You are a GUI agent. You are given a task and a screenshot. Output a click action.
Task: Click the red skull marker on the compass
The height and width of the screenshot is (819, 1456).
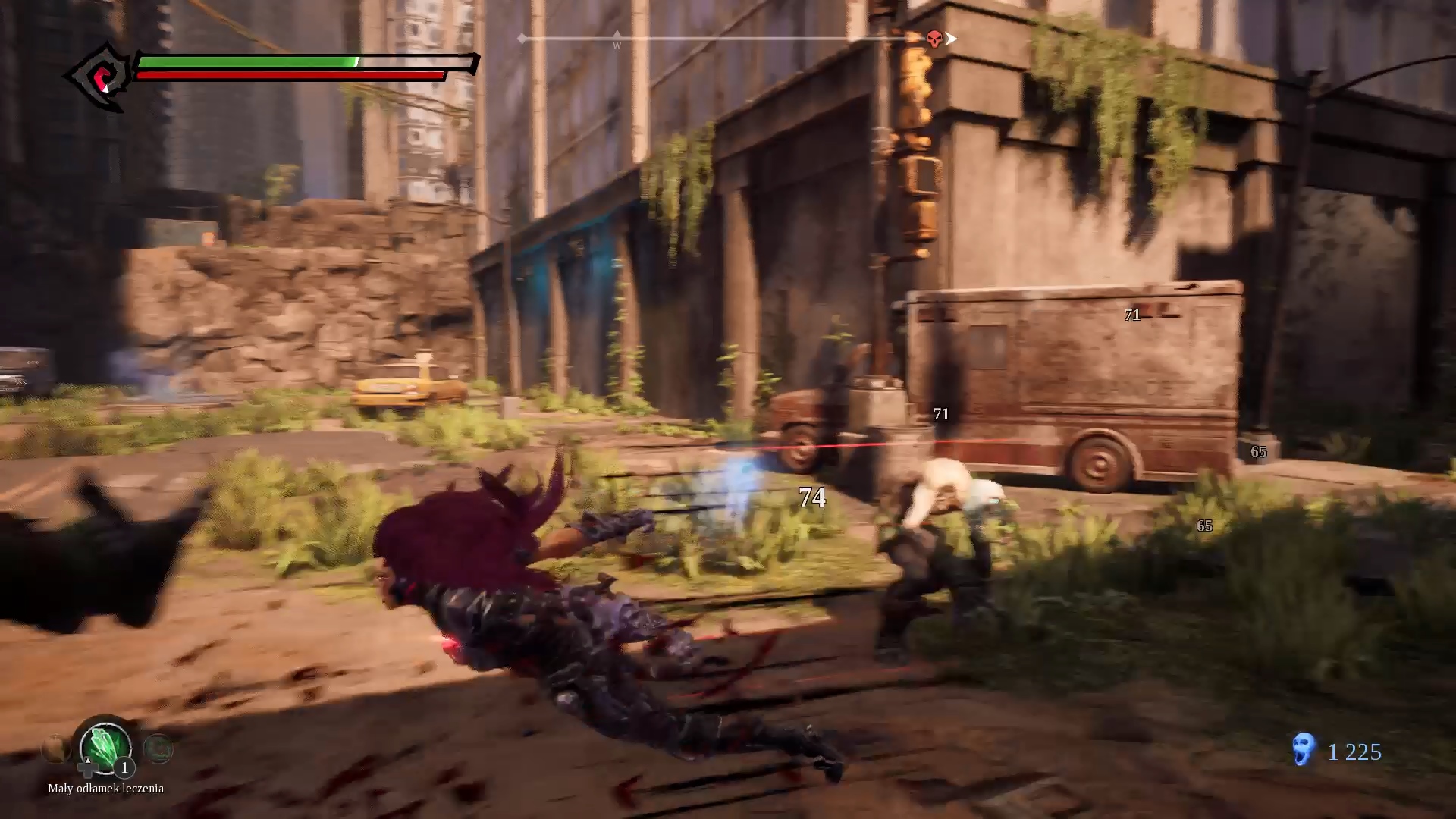tap(934, 39)
